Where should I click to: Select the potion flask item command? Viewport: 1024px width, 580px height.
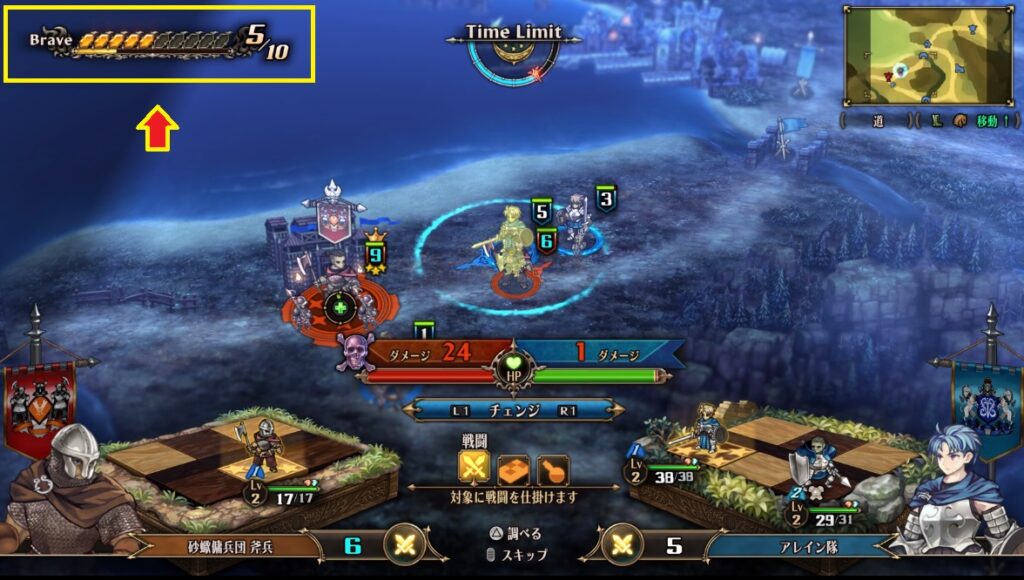tap(551, 467)
